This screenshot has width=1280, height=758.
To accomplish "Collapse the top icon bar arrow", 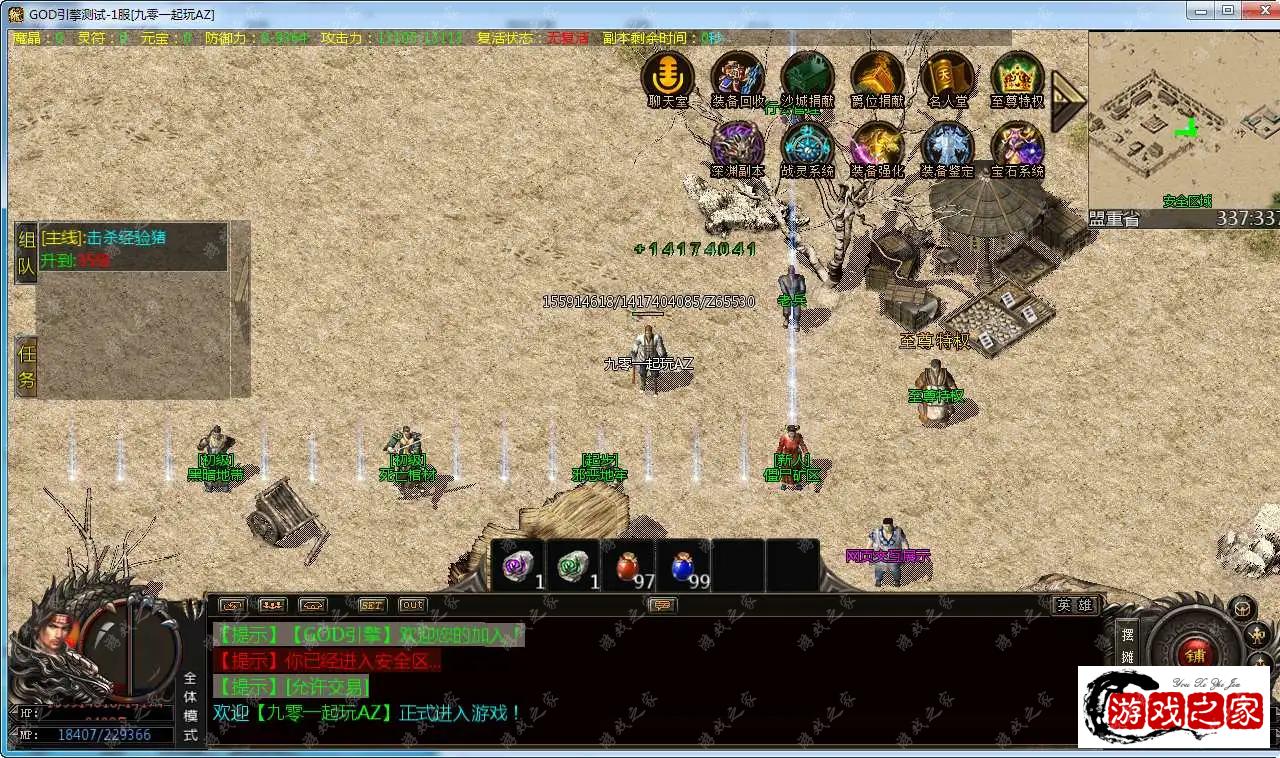I will tap(1067, 99).
